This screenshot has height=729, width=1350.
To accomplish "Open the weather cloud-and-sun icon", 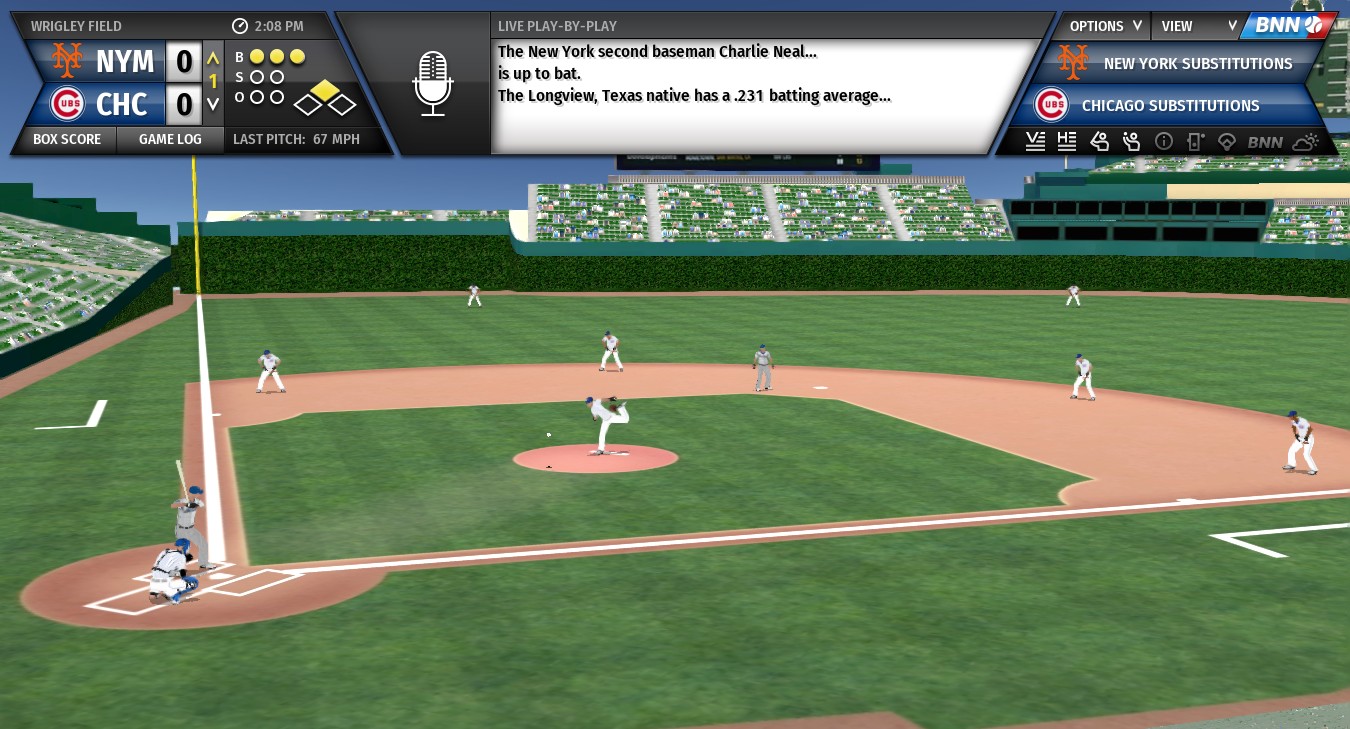I will (1305, 142).
